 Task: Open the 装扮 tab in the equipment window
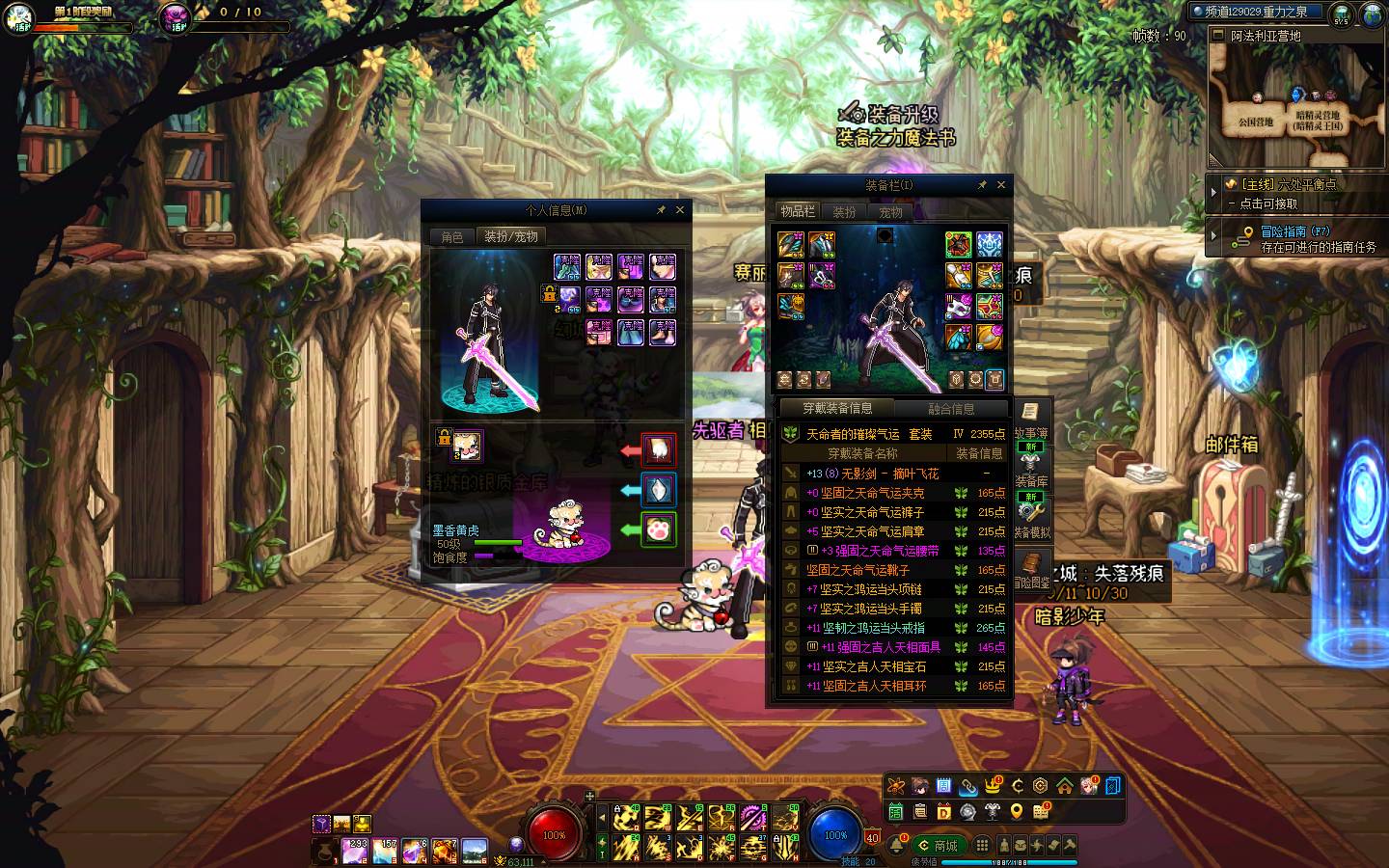click(844, 212)
